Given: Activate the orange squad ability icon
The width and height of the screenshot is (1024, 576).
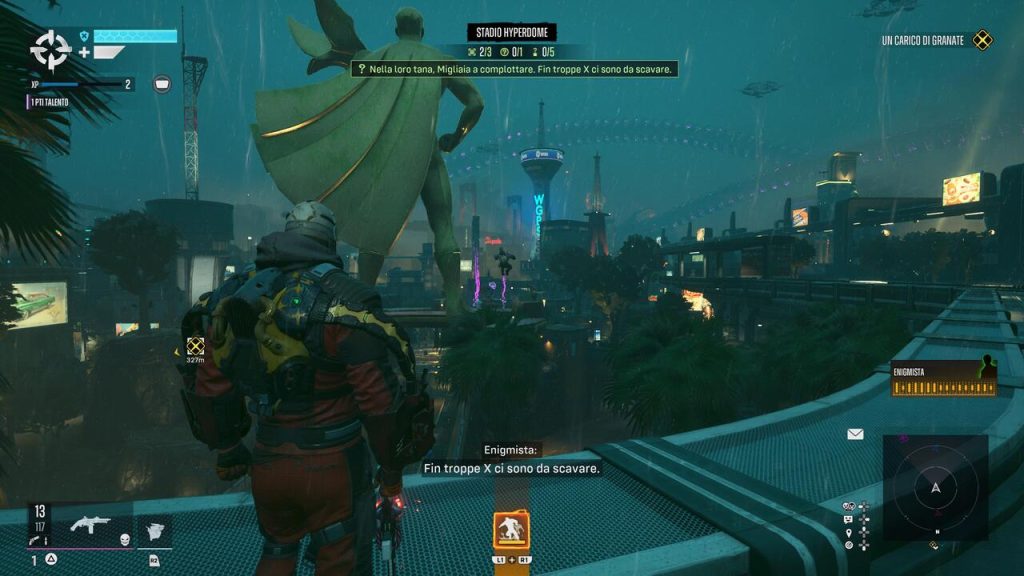Looking at the screenshot, I should pos(511,530).
